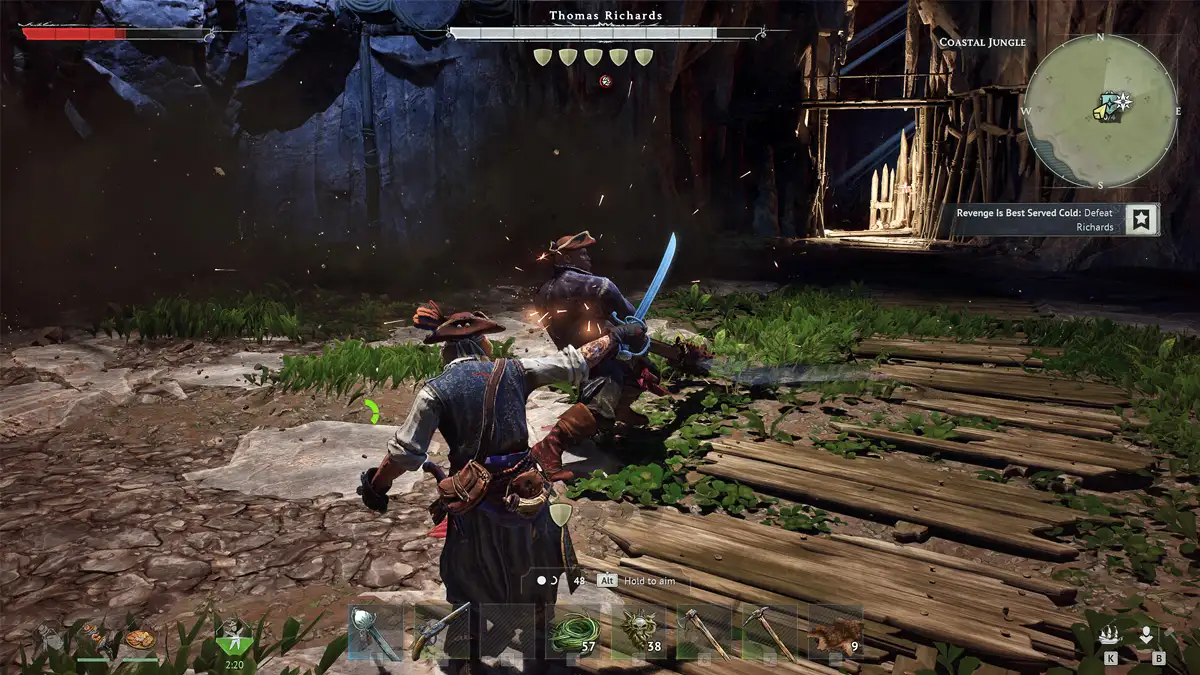Select the skewered food consumable icon

95,636
